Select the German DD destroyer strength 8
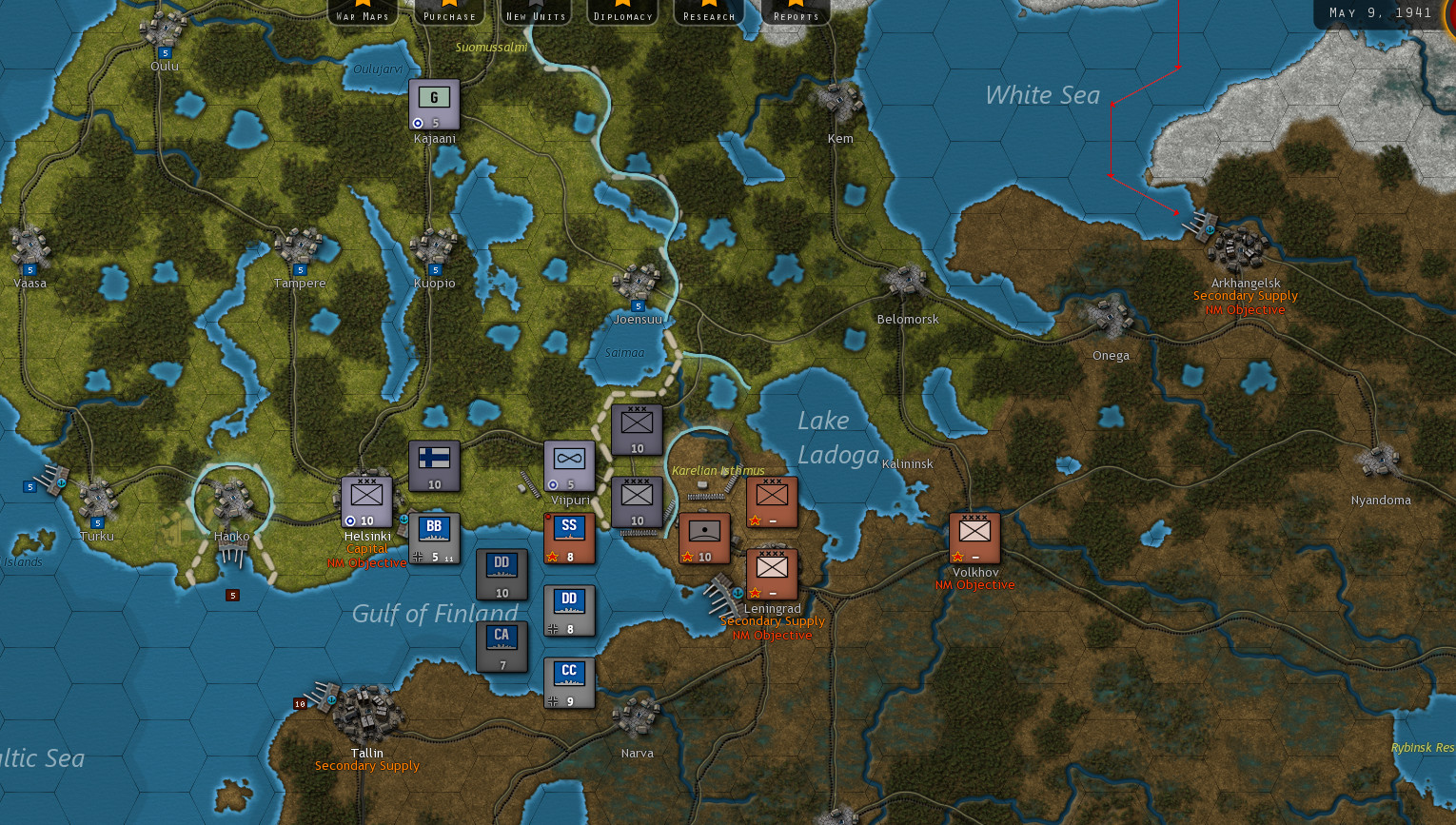This screenshot has height=825, width=1456. (569, 609)
